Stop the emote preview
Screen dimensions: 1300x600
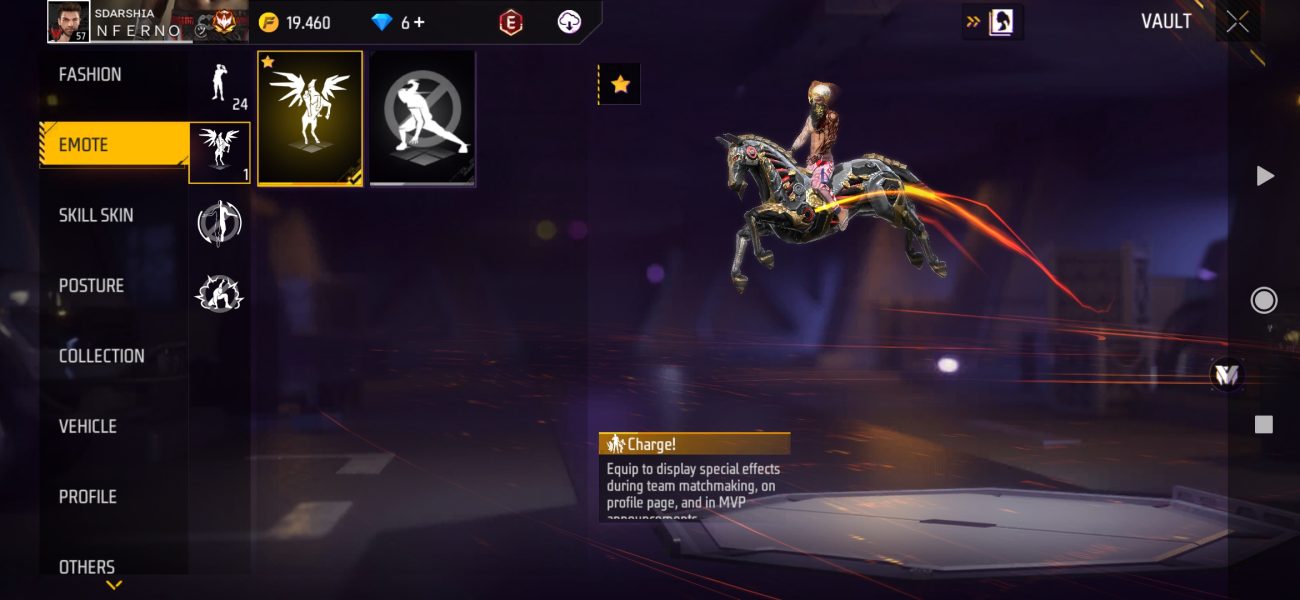click(1264, 425)
